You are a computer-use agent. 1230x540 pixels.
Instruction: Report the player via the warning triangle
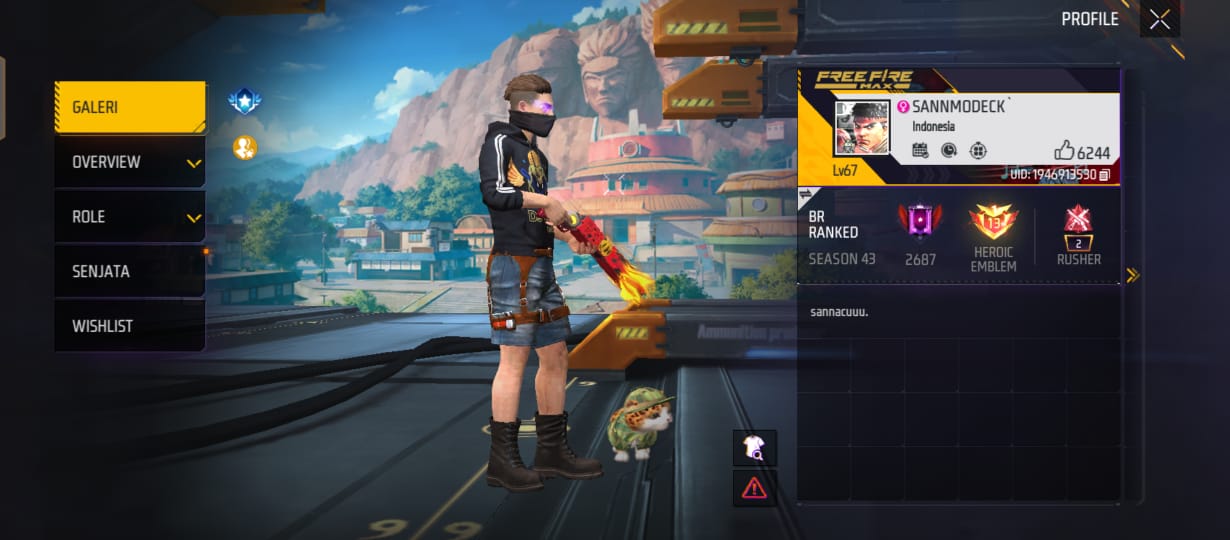(x=754, y=488)
